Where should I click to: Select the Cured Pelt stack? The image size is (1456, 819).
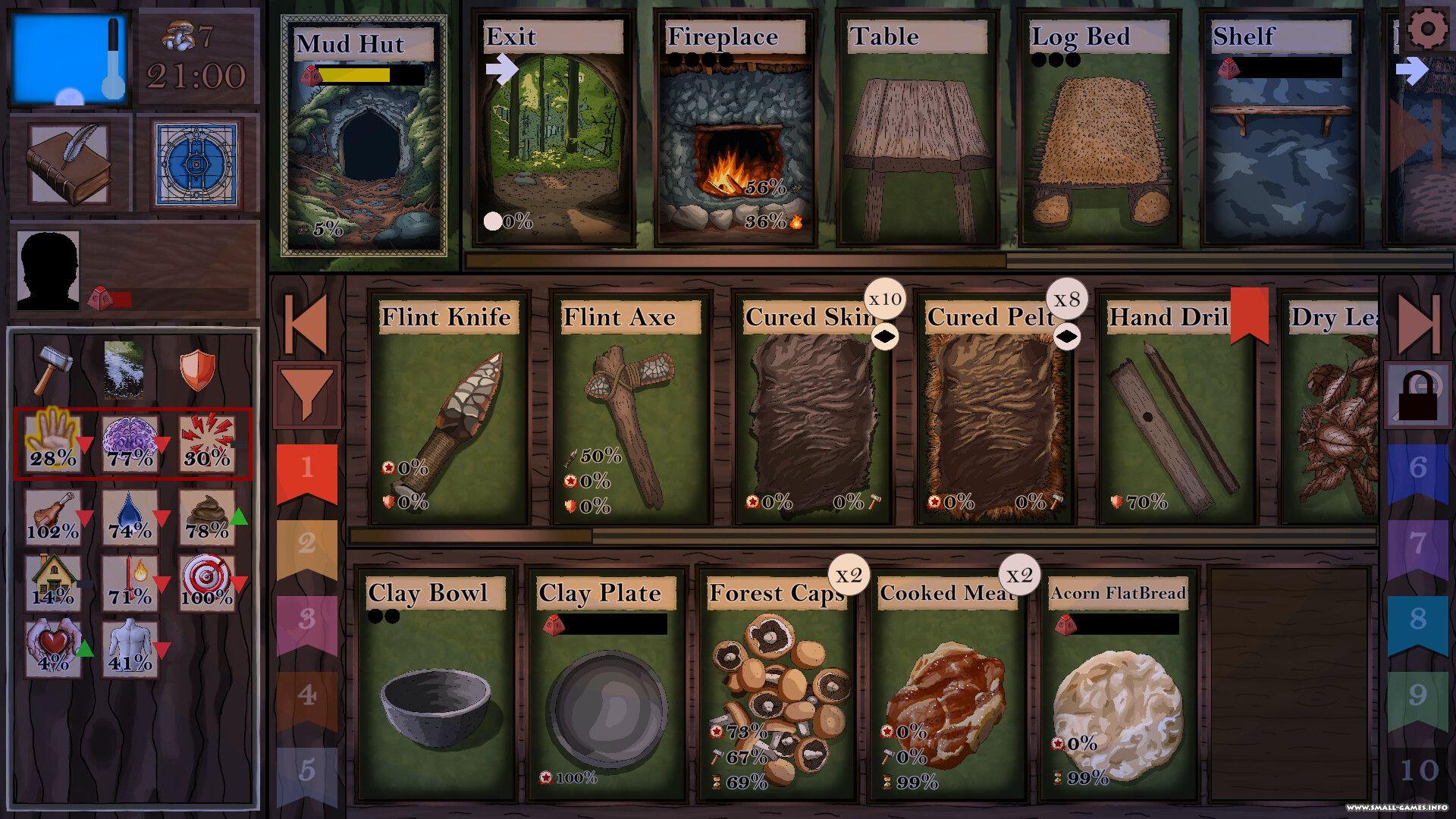(995, 409)
